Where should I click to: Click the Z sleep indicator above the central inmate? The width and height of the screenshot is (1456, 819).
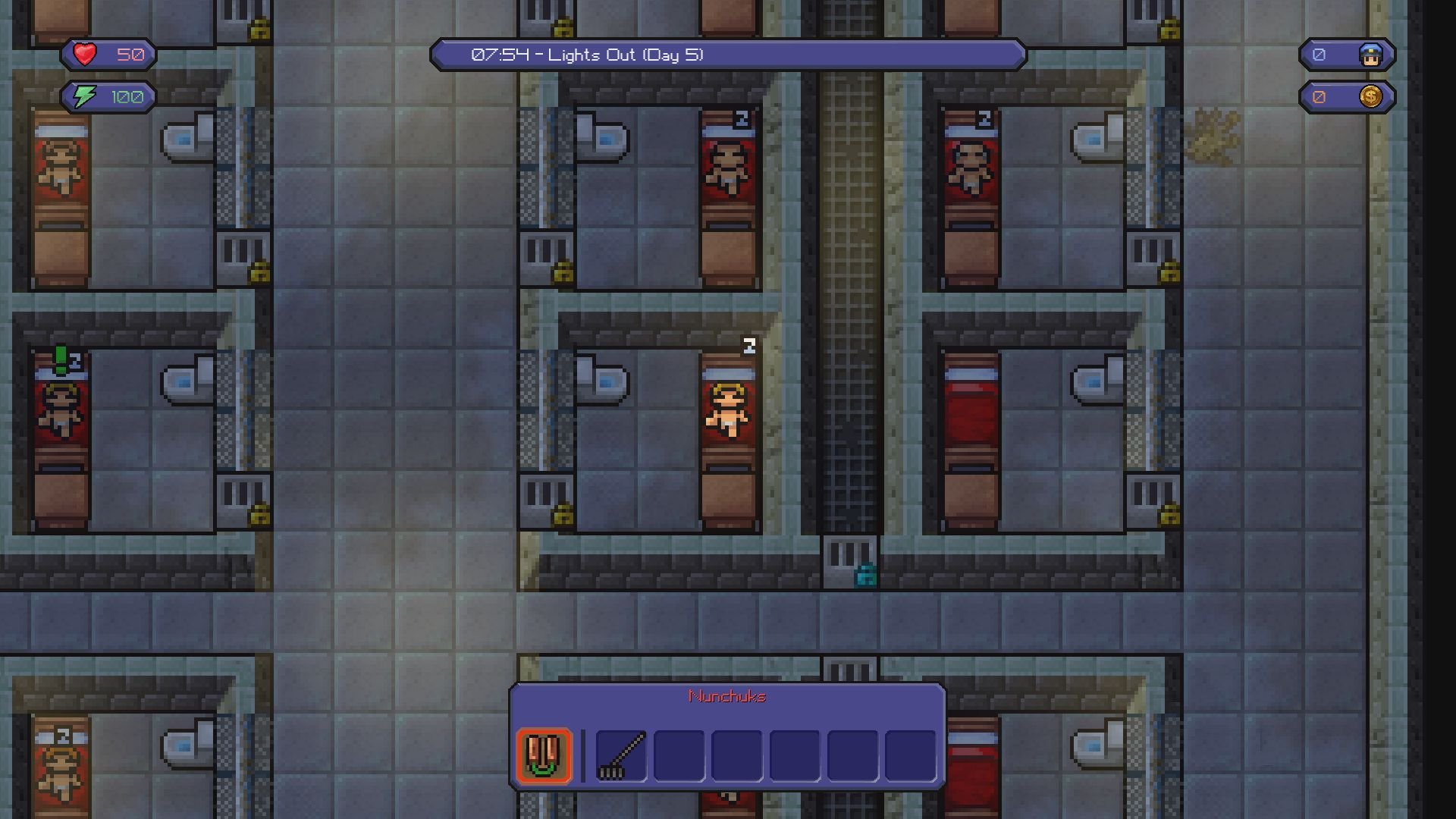click(x=749, y=347)
